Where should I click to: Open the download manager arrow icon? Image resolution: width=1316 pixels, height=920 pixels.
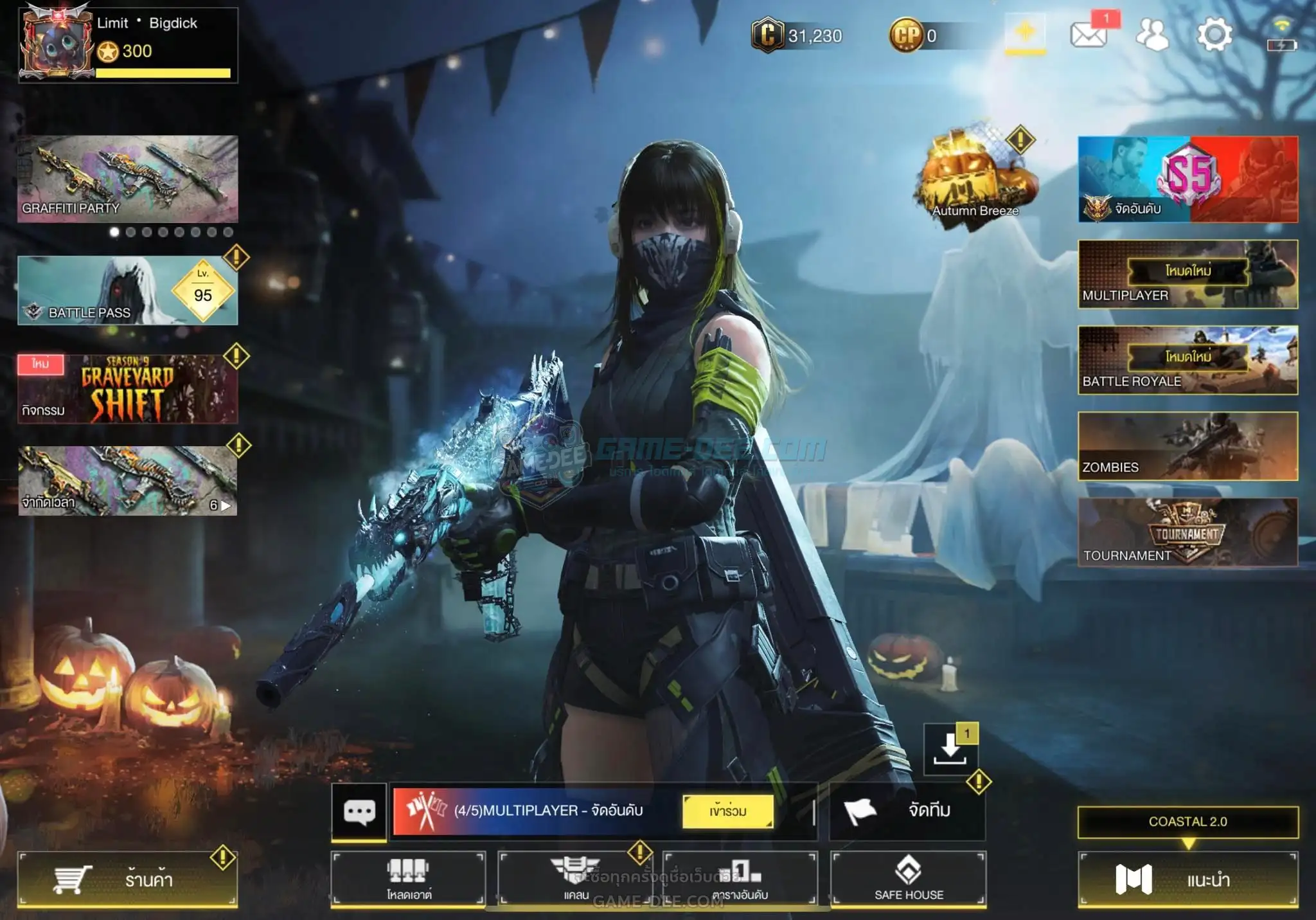pyautogui.click(x=950, y=749)
